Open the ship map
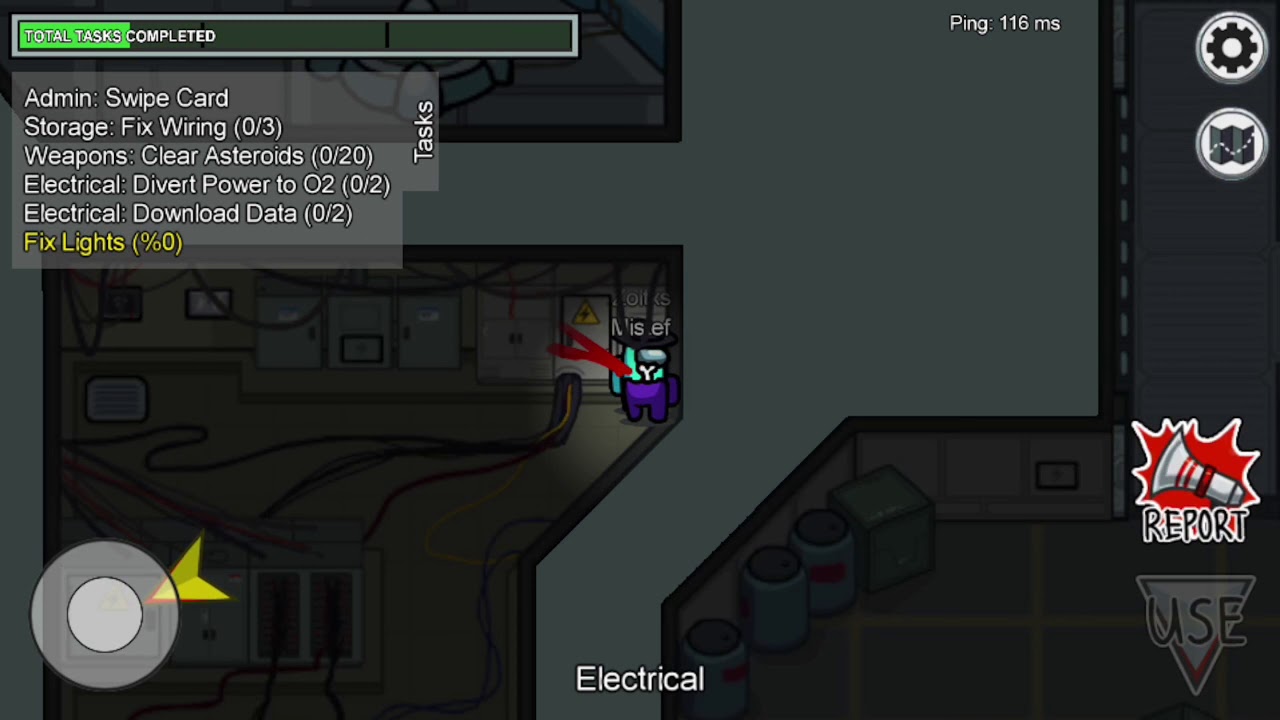 [x=1231, y=144]
